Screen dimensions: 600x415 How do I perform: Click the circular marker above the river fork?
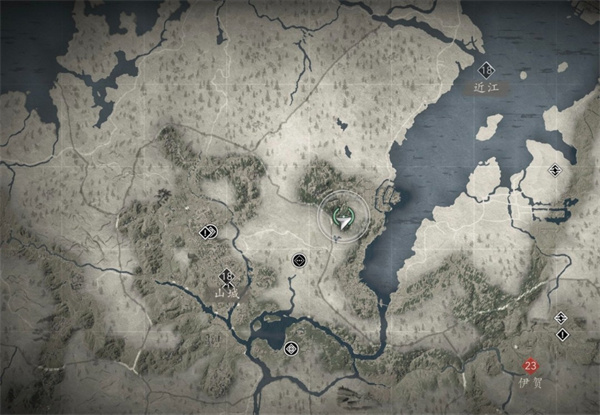298,260
